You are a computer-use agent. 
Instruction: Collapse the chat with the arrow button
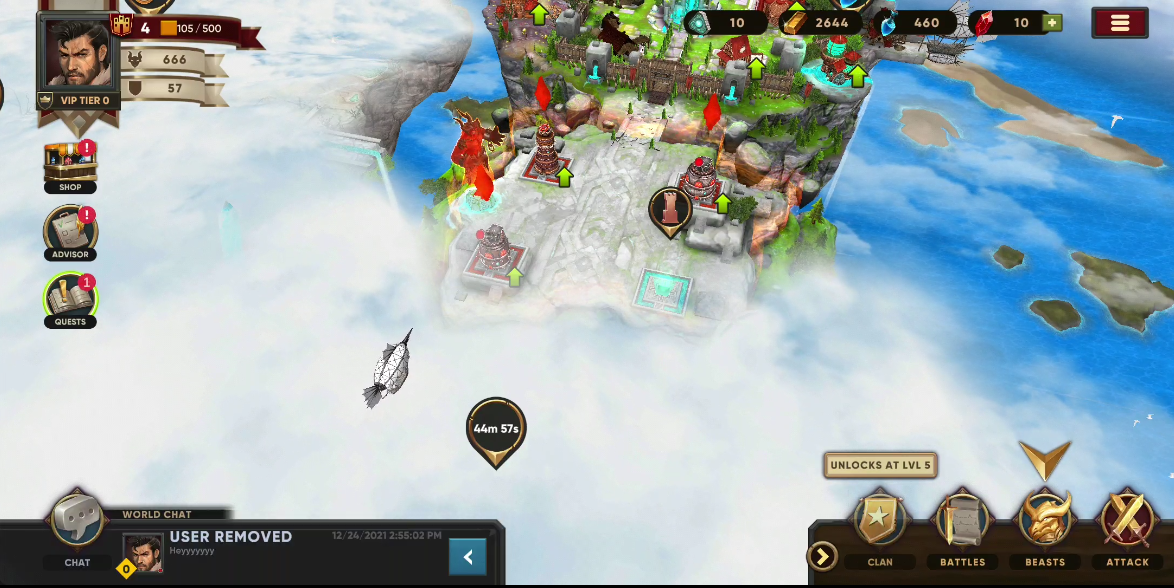(x=467, y=557)
